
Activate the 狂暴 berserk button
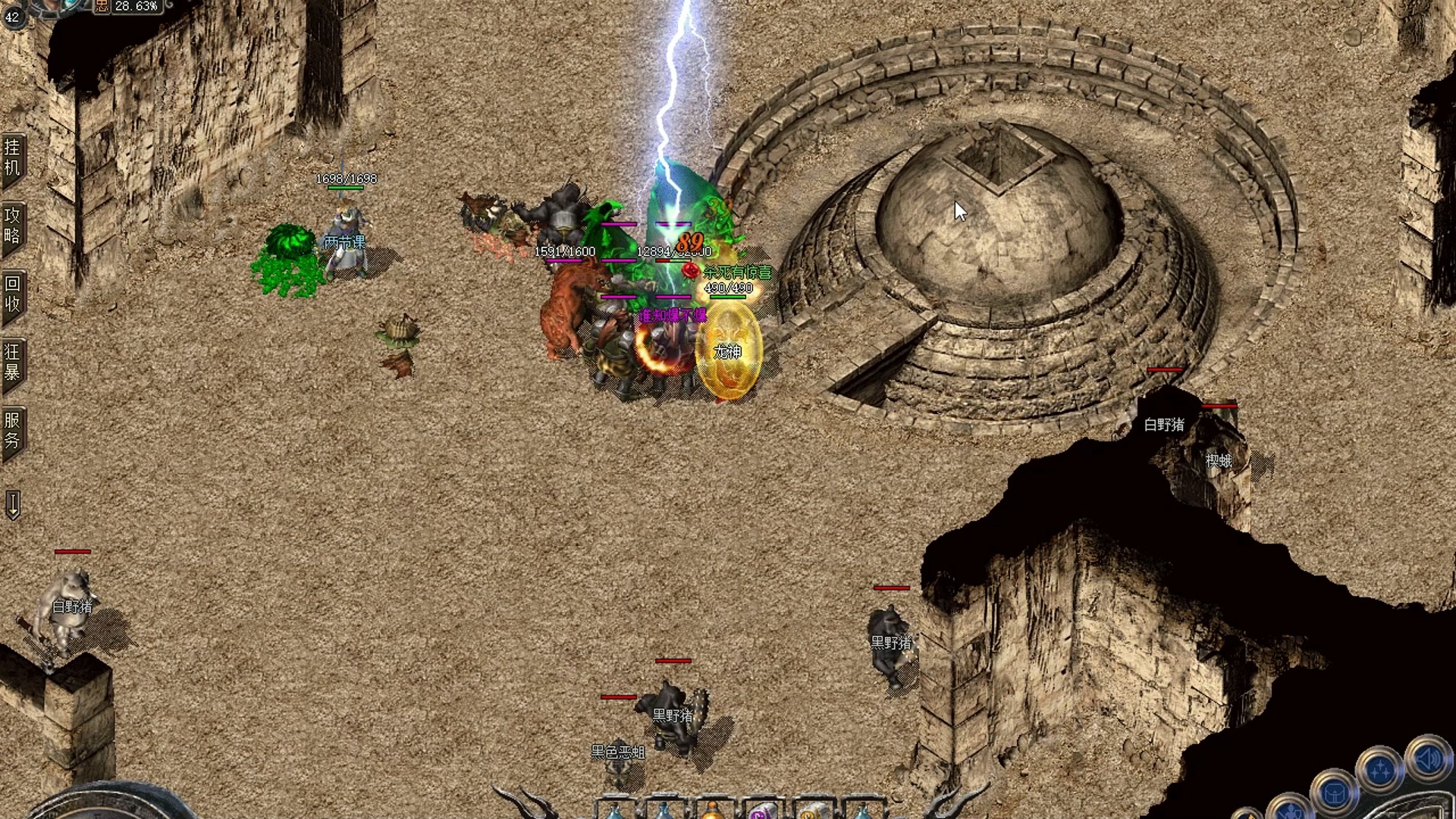click(x=13, y=362)
